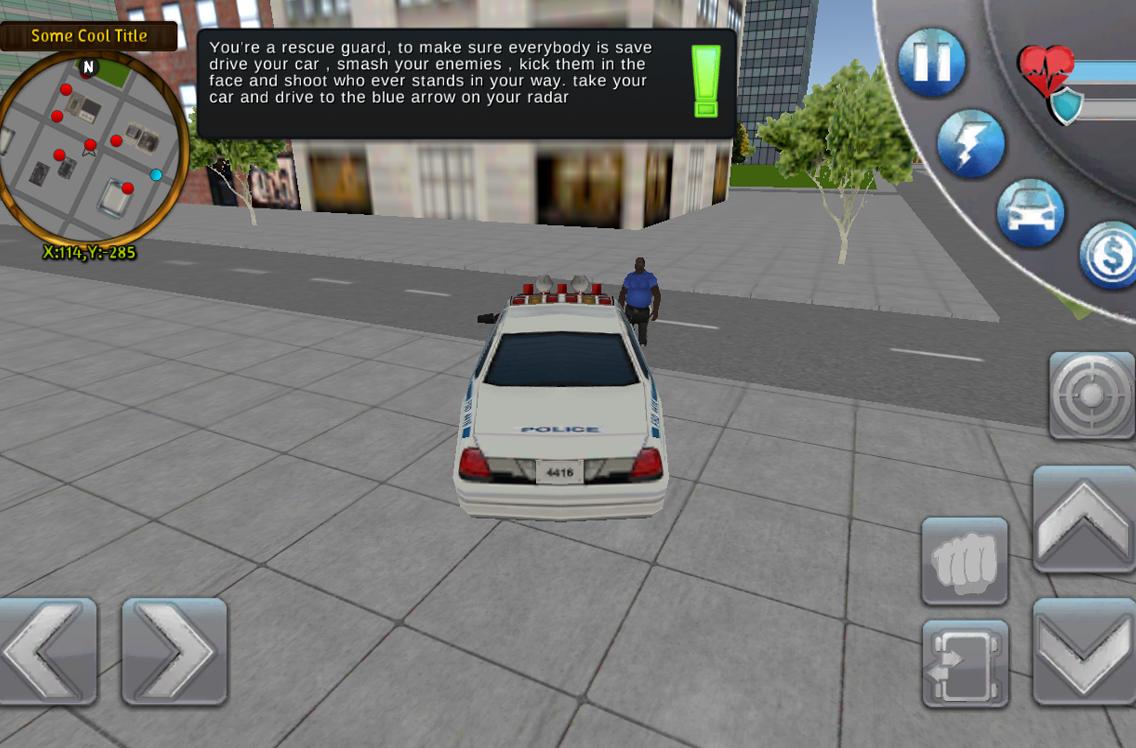Tap the enter vehicle door button
Image resolution: width=1136 pixels, height=748 pixels.
pos(964,663)
